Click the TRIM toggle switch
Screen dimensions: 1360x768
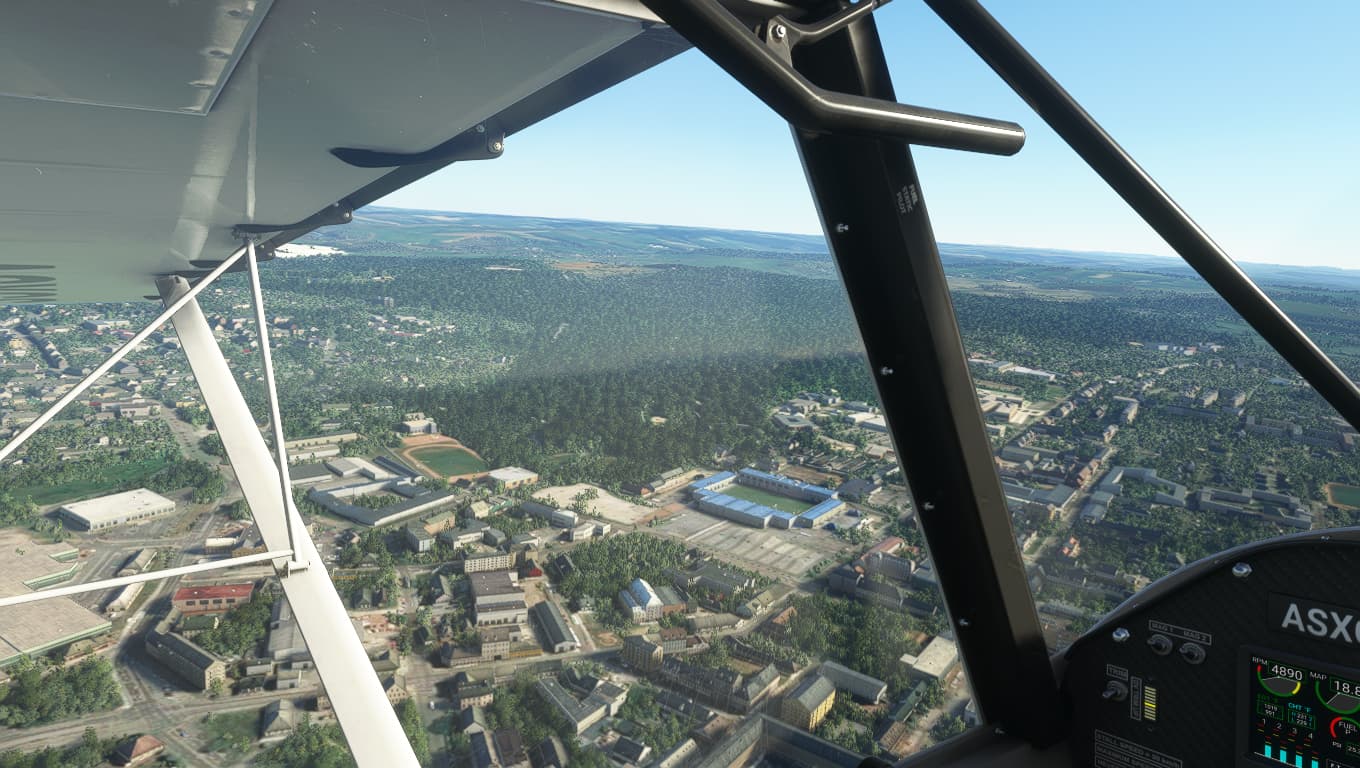[x=1113, y=689]
